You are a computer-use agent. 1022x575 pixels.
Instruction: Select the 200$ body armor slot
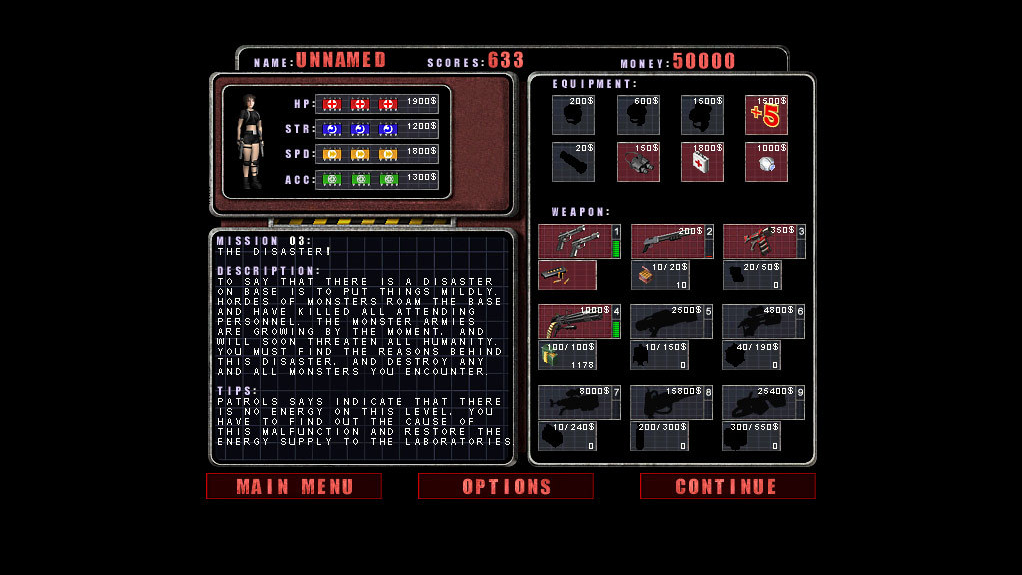click(x=573, y=116)
